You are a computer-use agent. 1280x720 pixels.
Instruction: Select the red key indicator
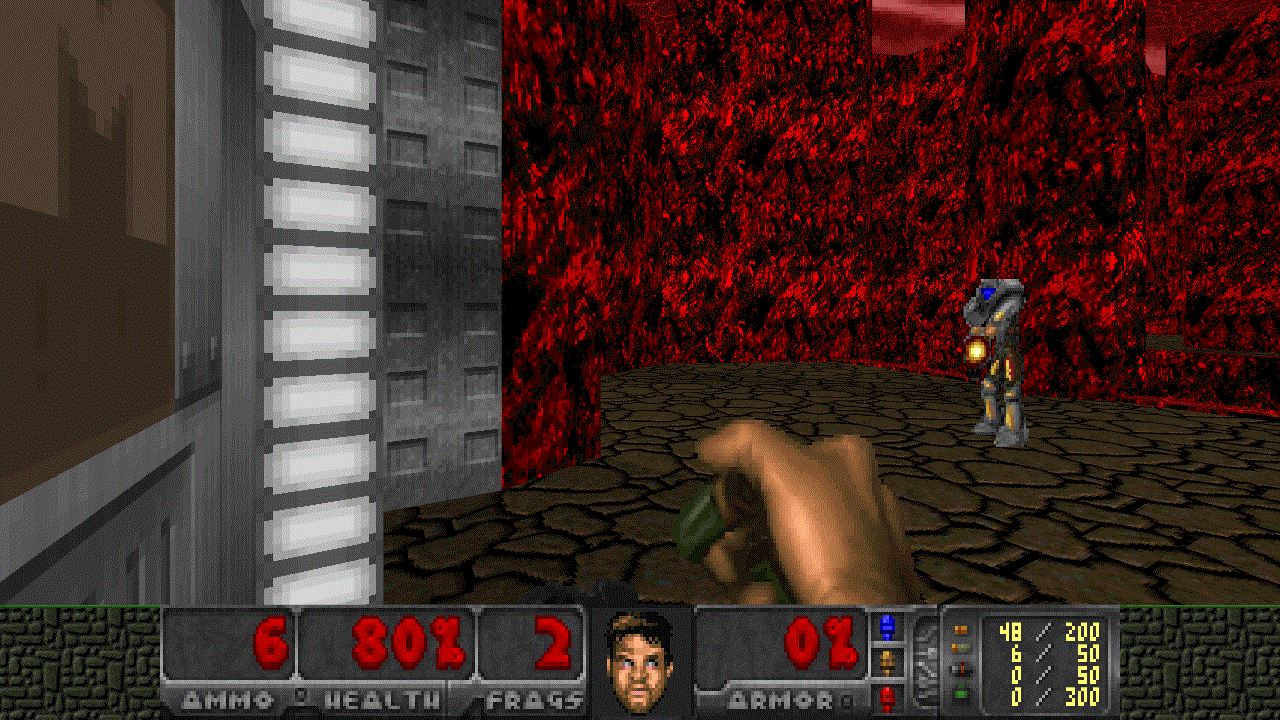pyautogui.click(x=886, y=695)
